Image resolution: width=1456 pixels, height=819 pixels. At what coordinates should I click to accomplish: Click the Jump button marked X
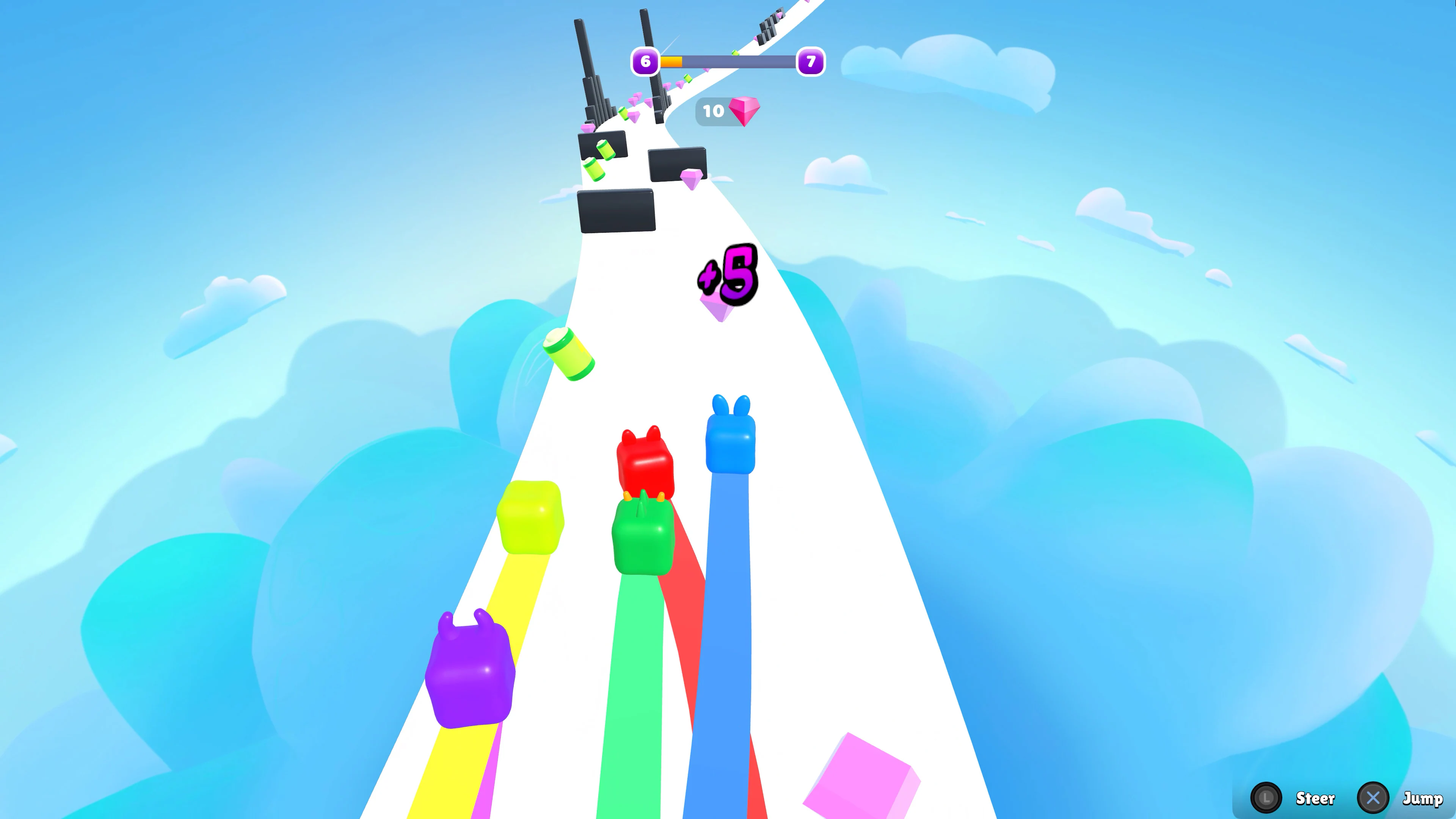click(x=1372, y=797)
